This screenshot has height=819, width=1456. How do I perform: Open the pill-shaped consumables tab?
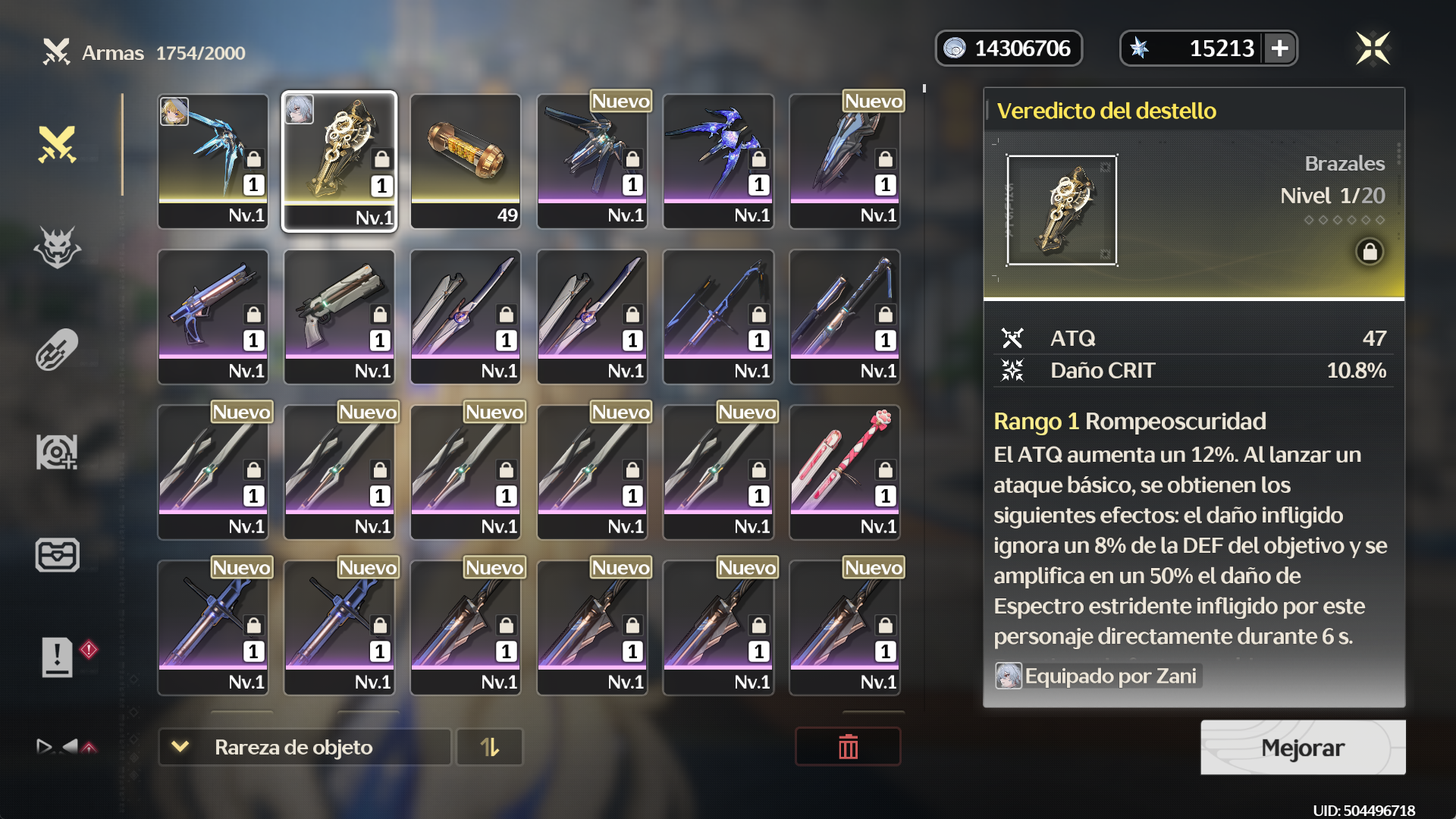point(58,350)
